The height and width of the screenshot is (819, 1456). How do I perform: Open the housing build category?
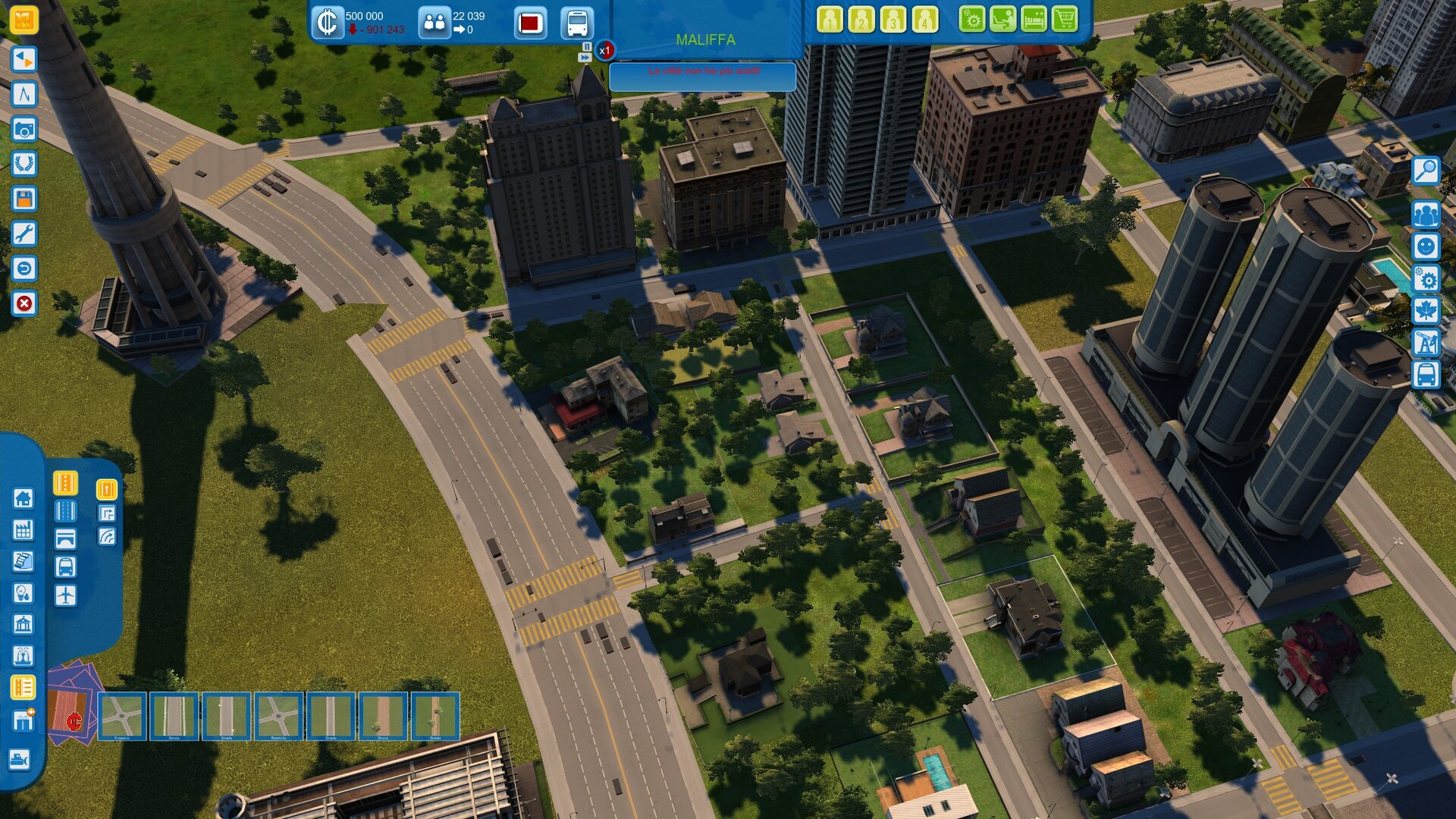tap(23, 498)
